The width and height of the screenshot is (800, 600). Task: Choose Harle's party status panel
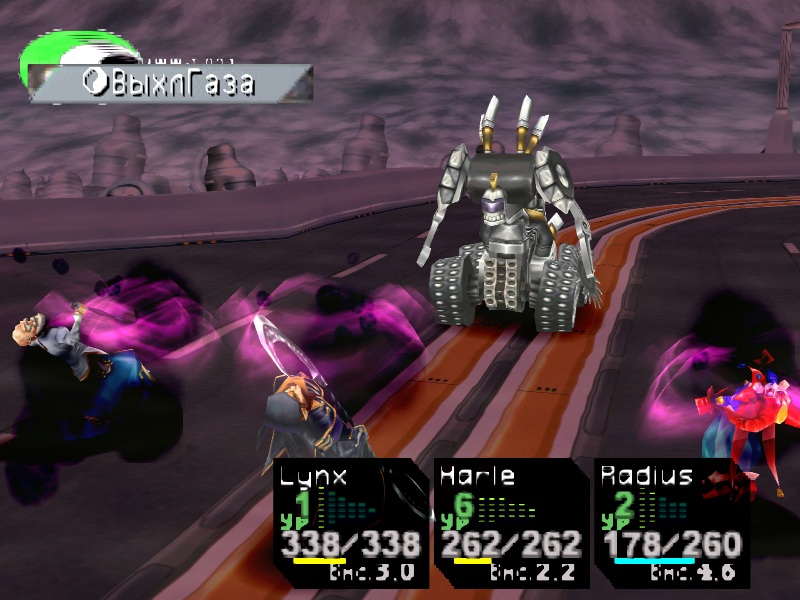(x=510, y=523)
